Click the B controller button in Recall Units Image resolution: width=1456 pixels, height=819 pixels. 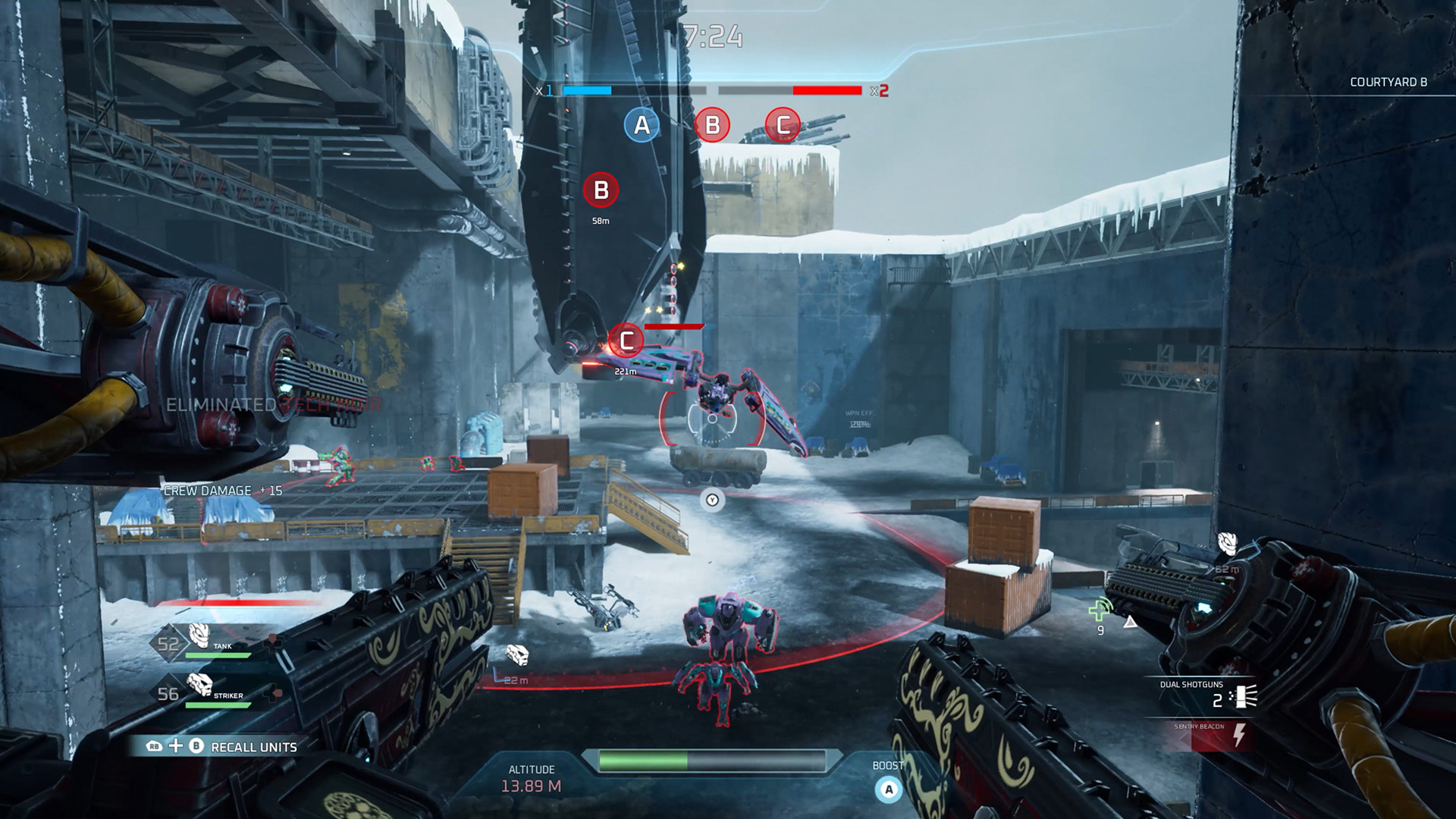196,746
